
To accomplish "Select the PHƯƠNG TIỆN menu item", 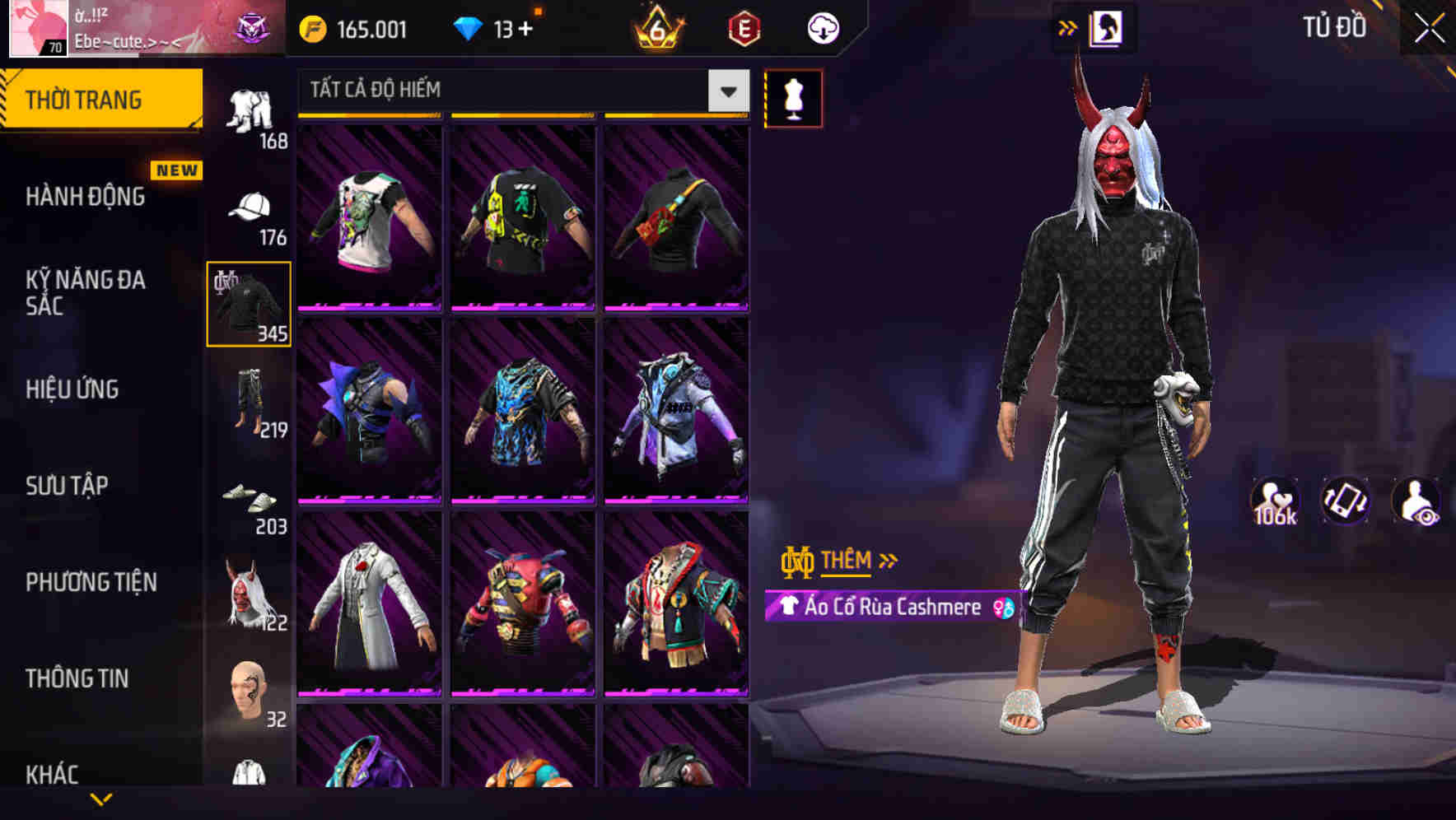I will 92,580.
